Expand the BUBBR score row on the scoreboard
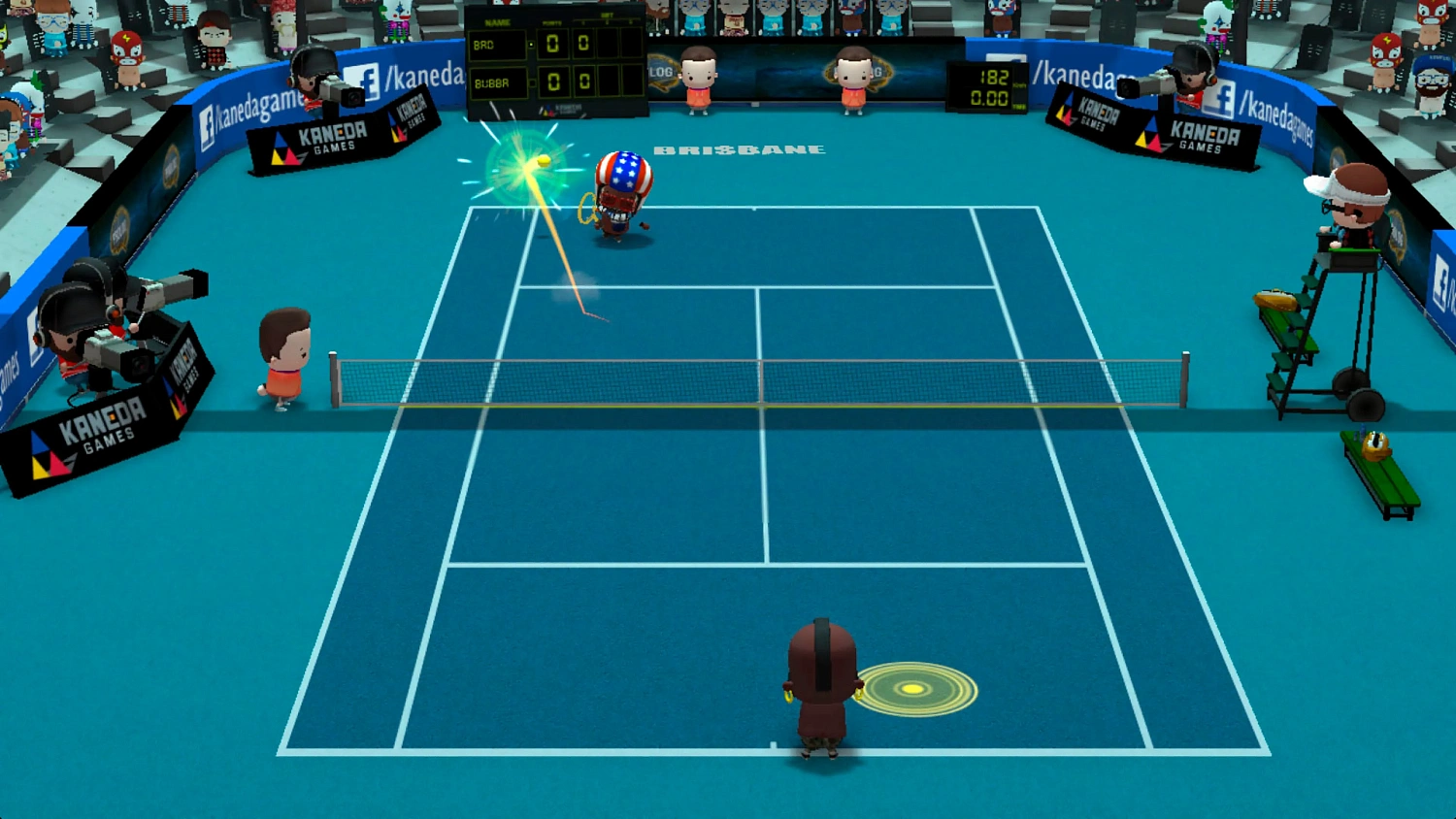 point(498,83)
